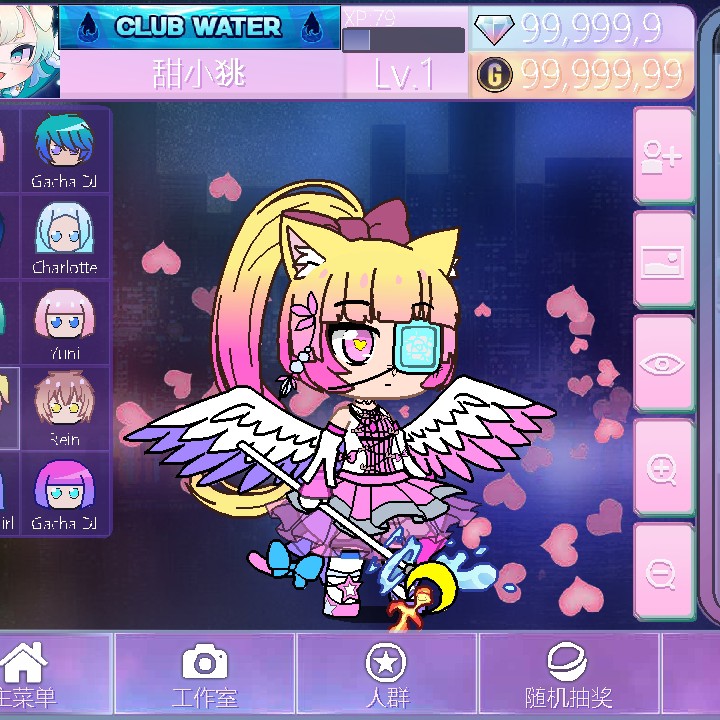Click the character name 甜小桃
720x720 pixels.
pyautogui.click(x=200, y=75)
